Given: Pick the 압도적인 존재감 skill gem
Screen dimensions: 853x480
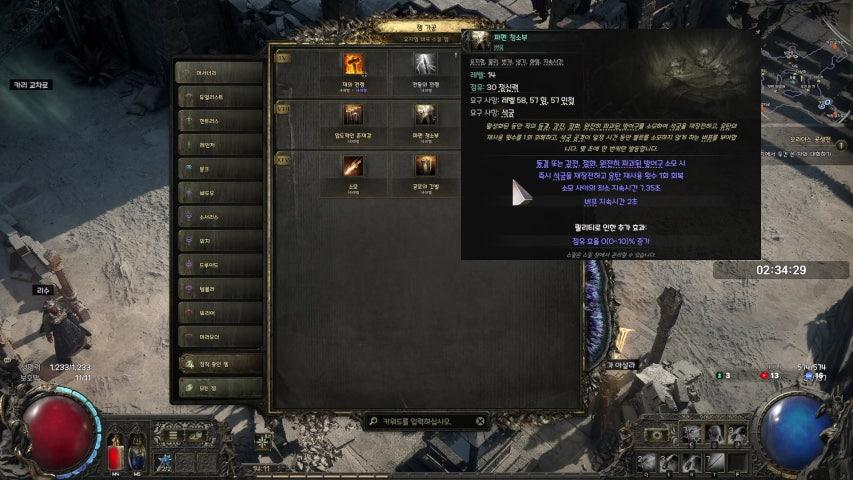Looking at the screenshot, I should pyautogui.click(x=353, y=117).
